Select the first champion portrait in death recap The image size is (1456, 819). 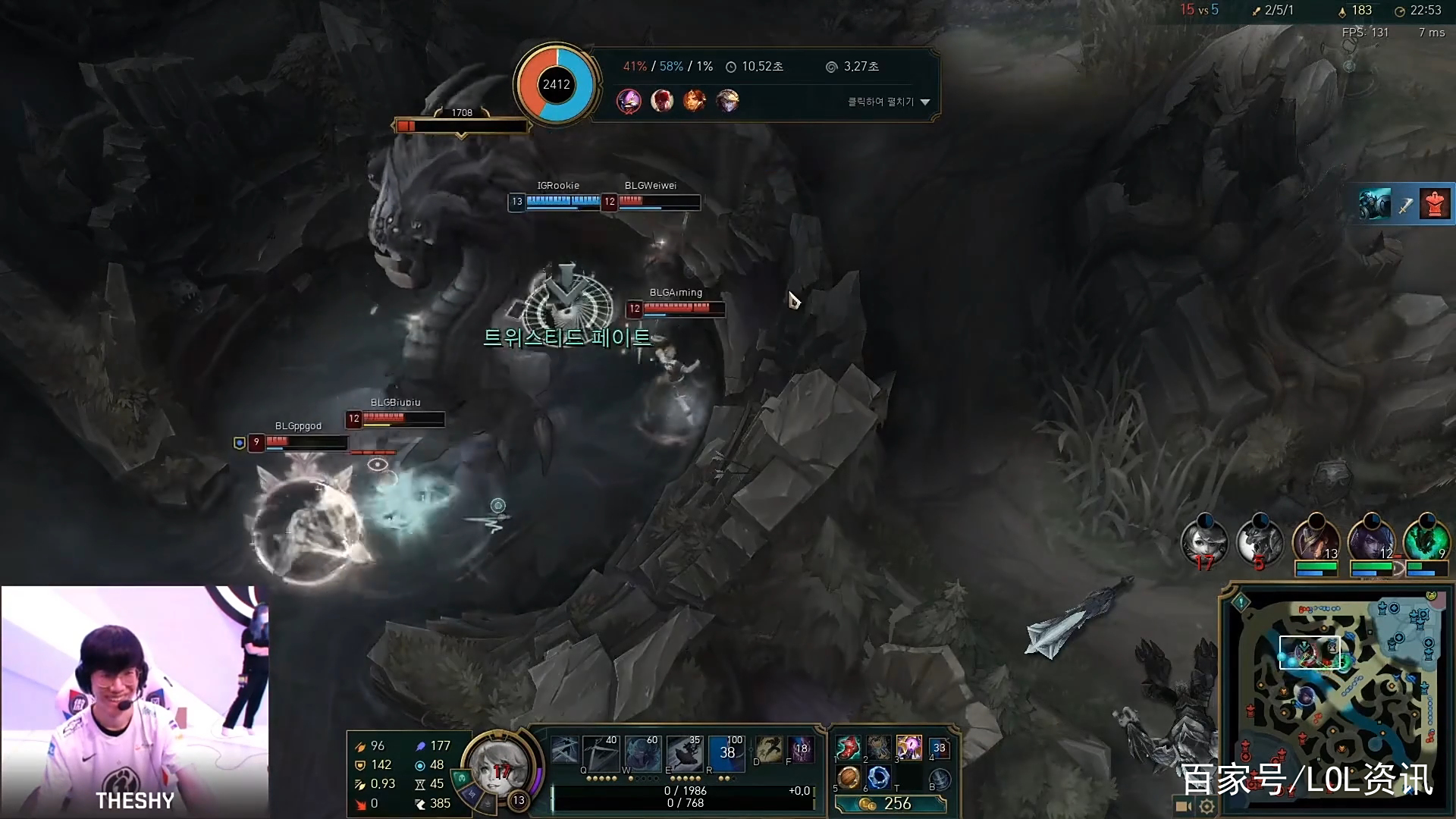coord(629,101)
